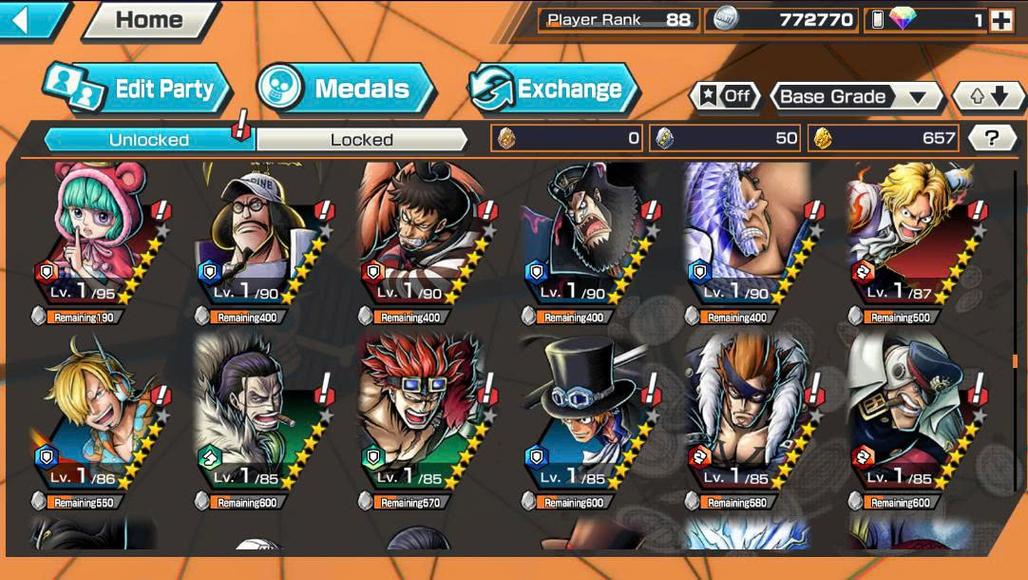
Task: Open the Base Grade sort dropdown
Action: pos(855,97)
